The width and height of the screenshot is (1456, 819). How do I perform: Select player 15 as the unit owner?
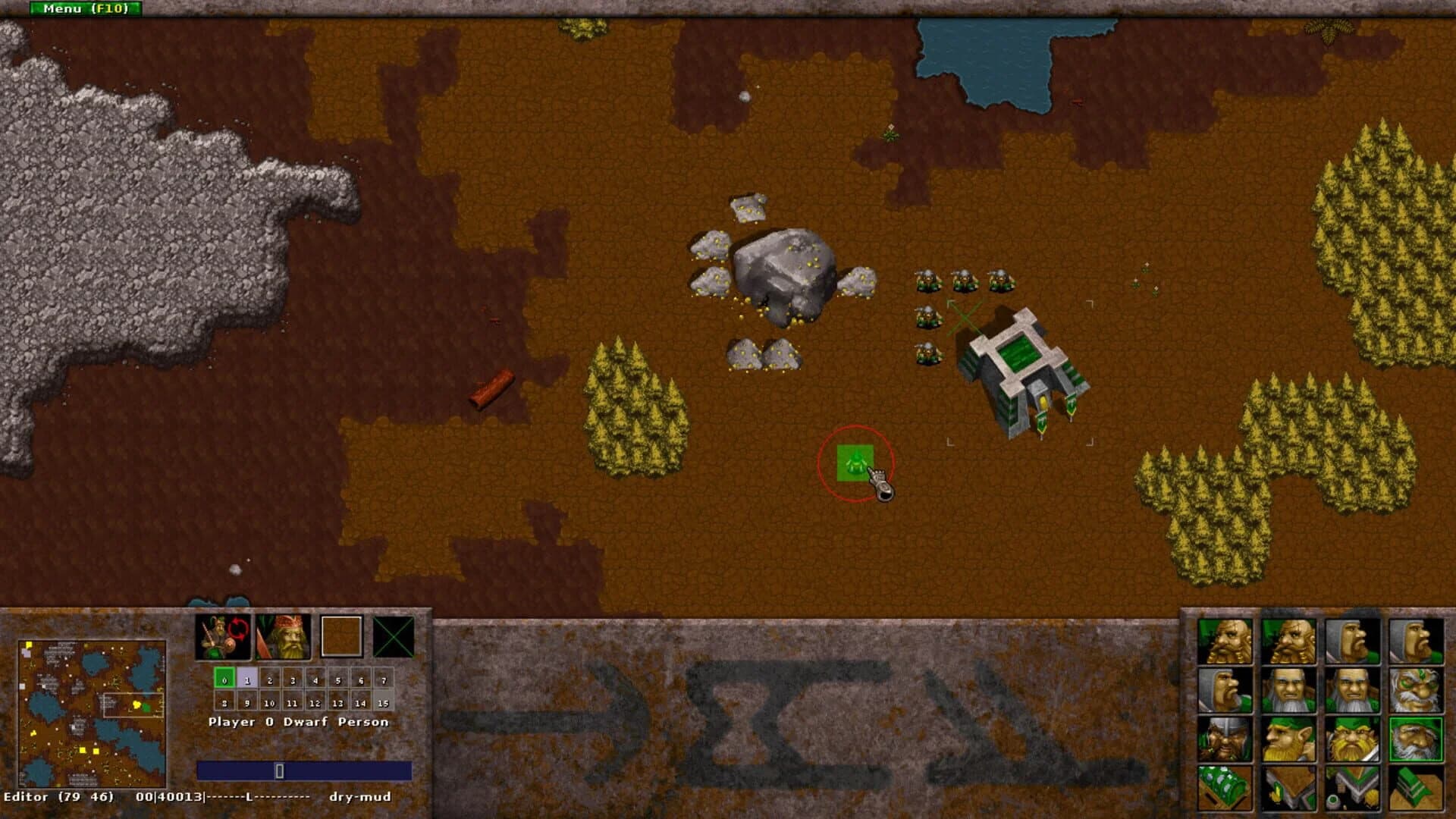pyautogui.click(x=384, y=703)
